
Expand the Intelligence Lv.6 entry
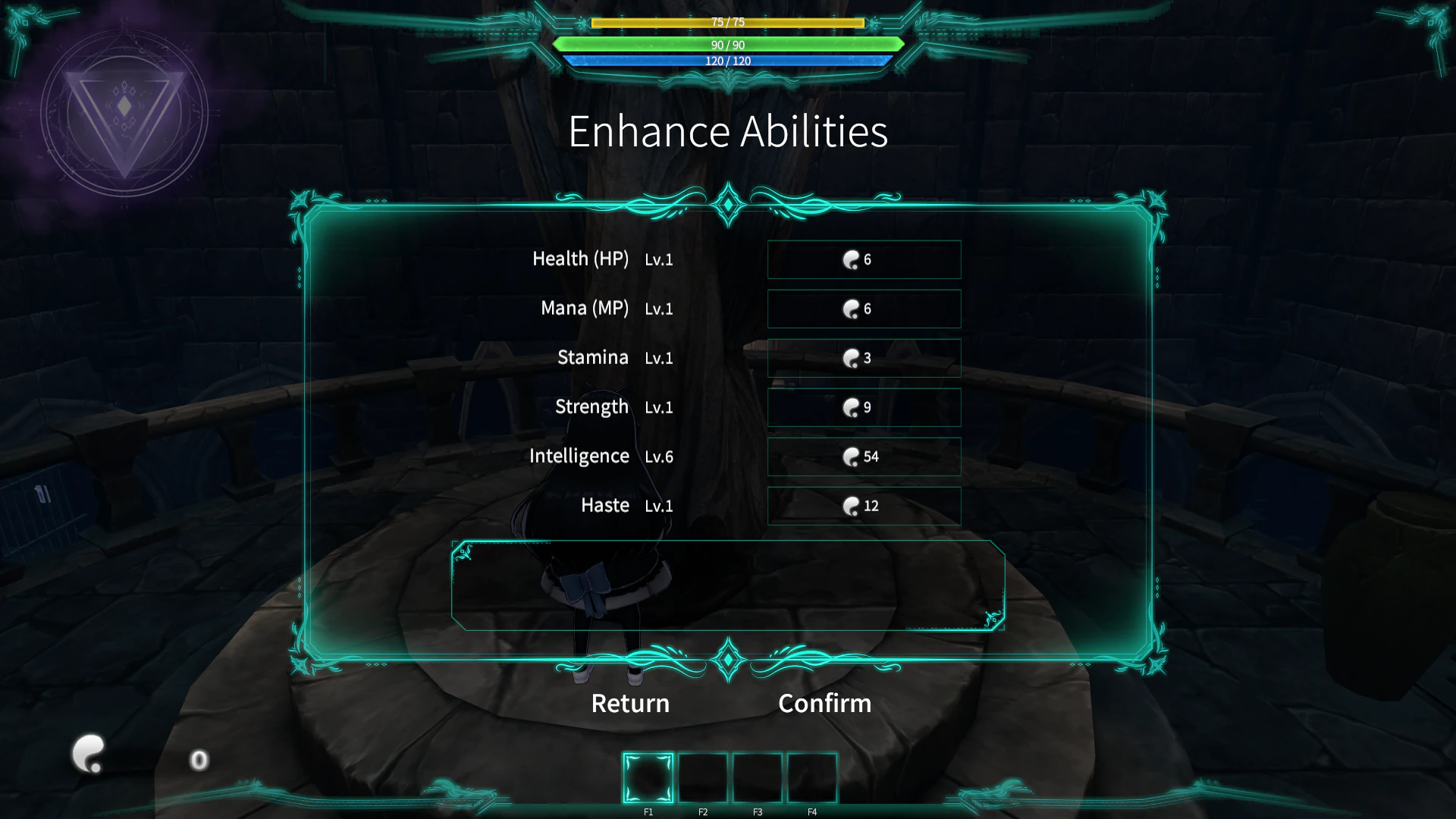864,457
